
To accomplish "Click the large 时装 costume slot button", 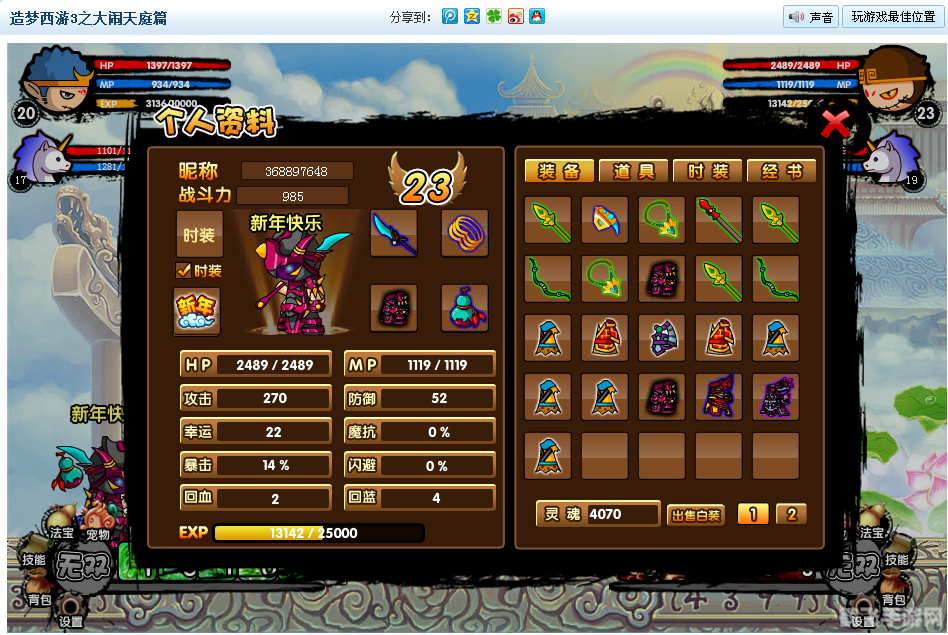I will click(x=199, y=234).
